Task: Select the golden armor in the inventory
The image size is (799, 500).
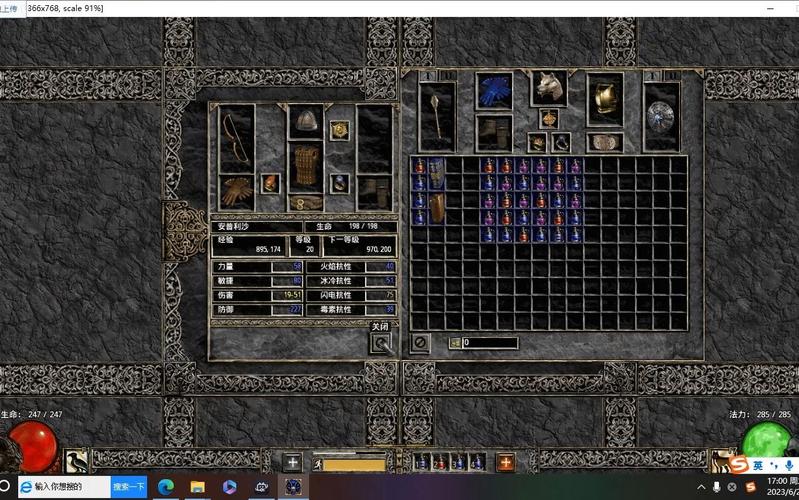Action: tap(604, 98)
